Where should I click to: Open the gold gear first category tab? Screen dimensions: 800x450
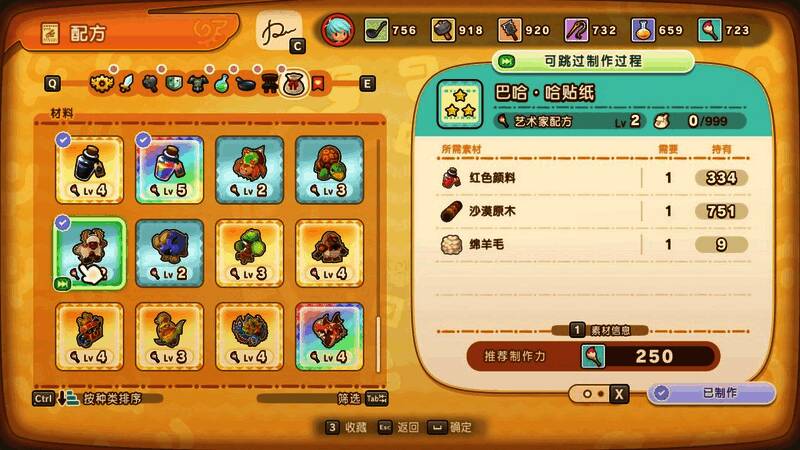point(100,84)
